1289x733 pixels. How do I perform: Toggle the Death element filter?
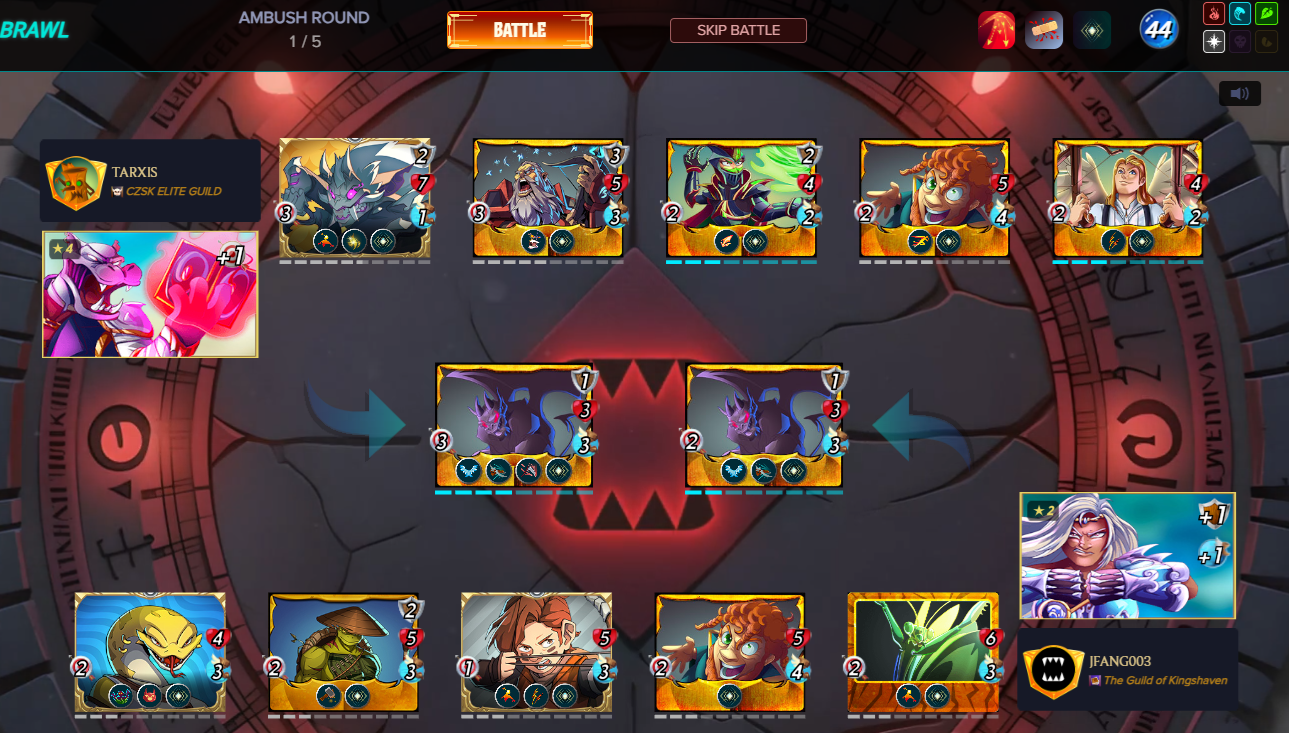(1238, 41)
